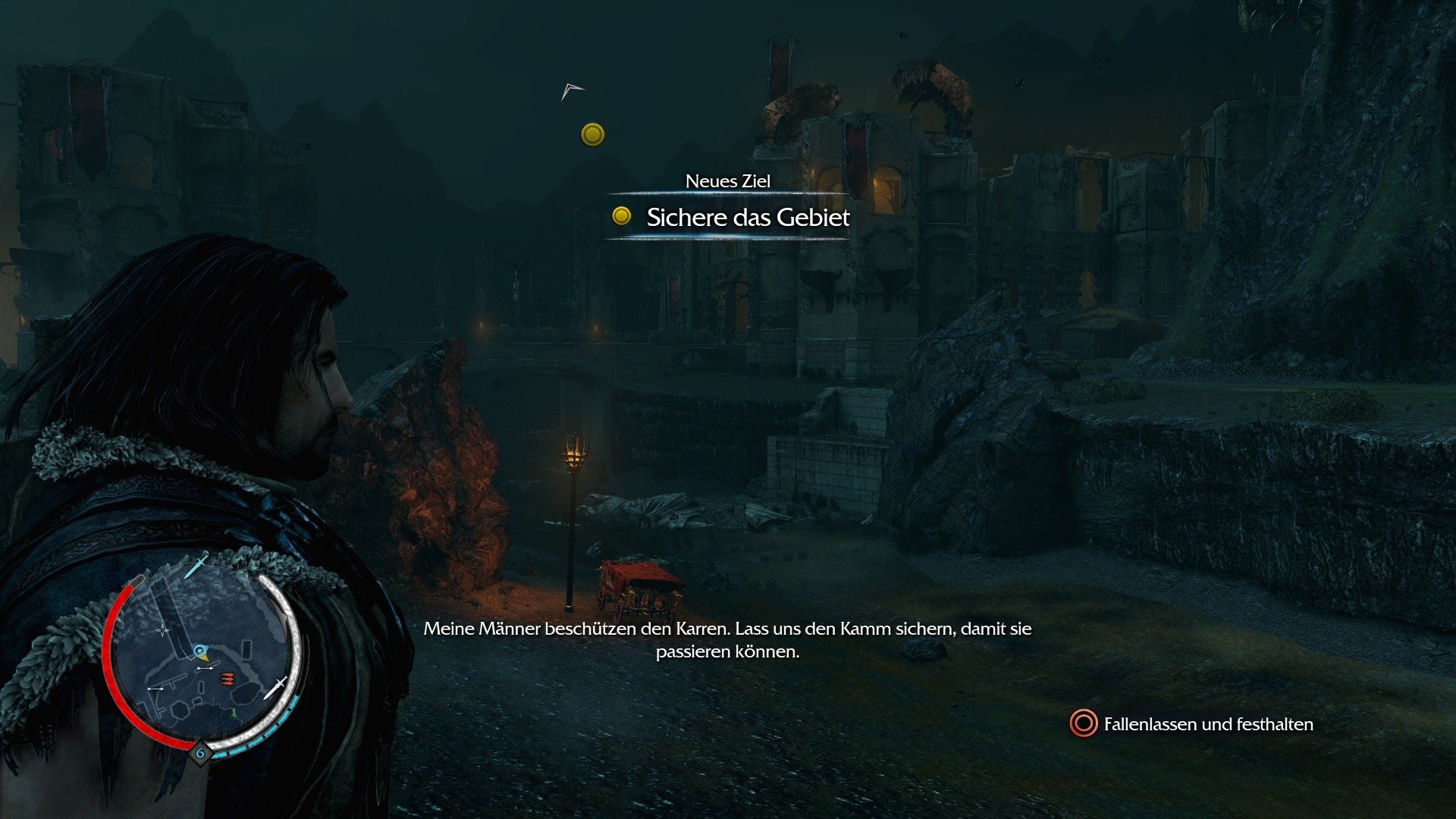Click the red enemy slash marks on the minimap
The image size is (1456, 819).
[x=227, y=678]
